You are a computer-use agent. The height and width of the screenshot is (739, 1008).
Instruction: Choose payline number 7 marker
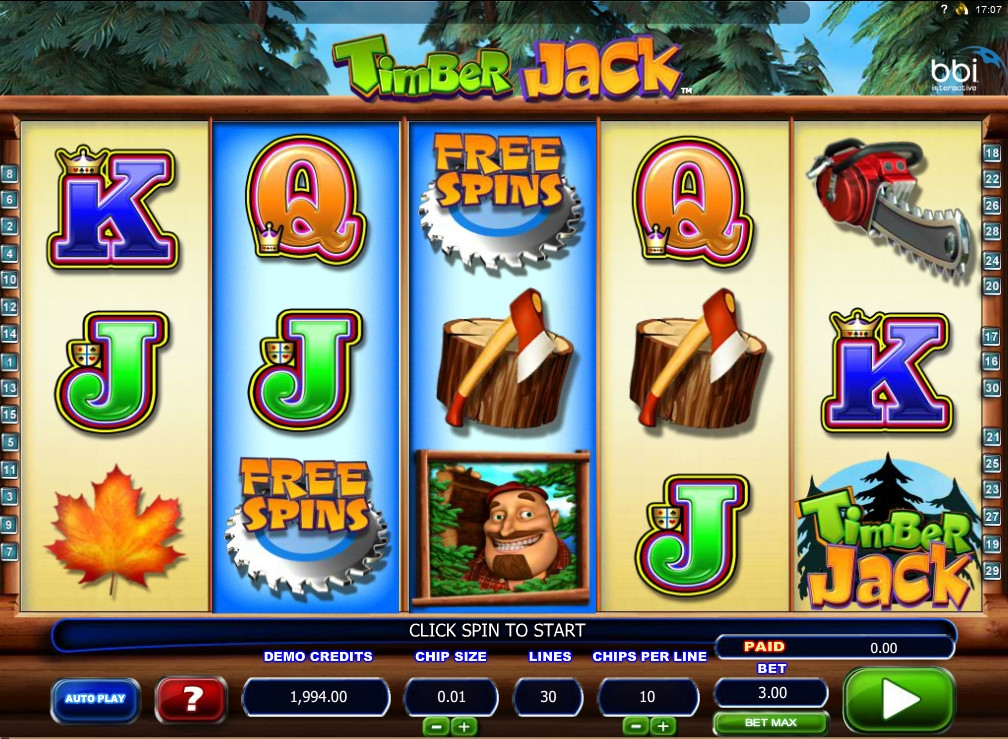tap(10, 551)
